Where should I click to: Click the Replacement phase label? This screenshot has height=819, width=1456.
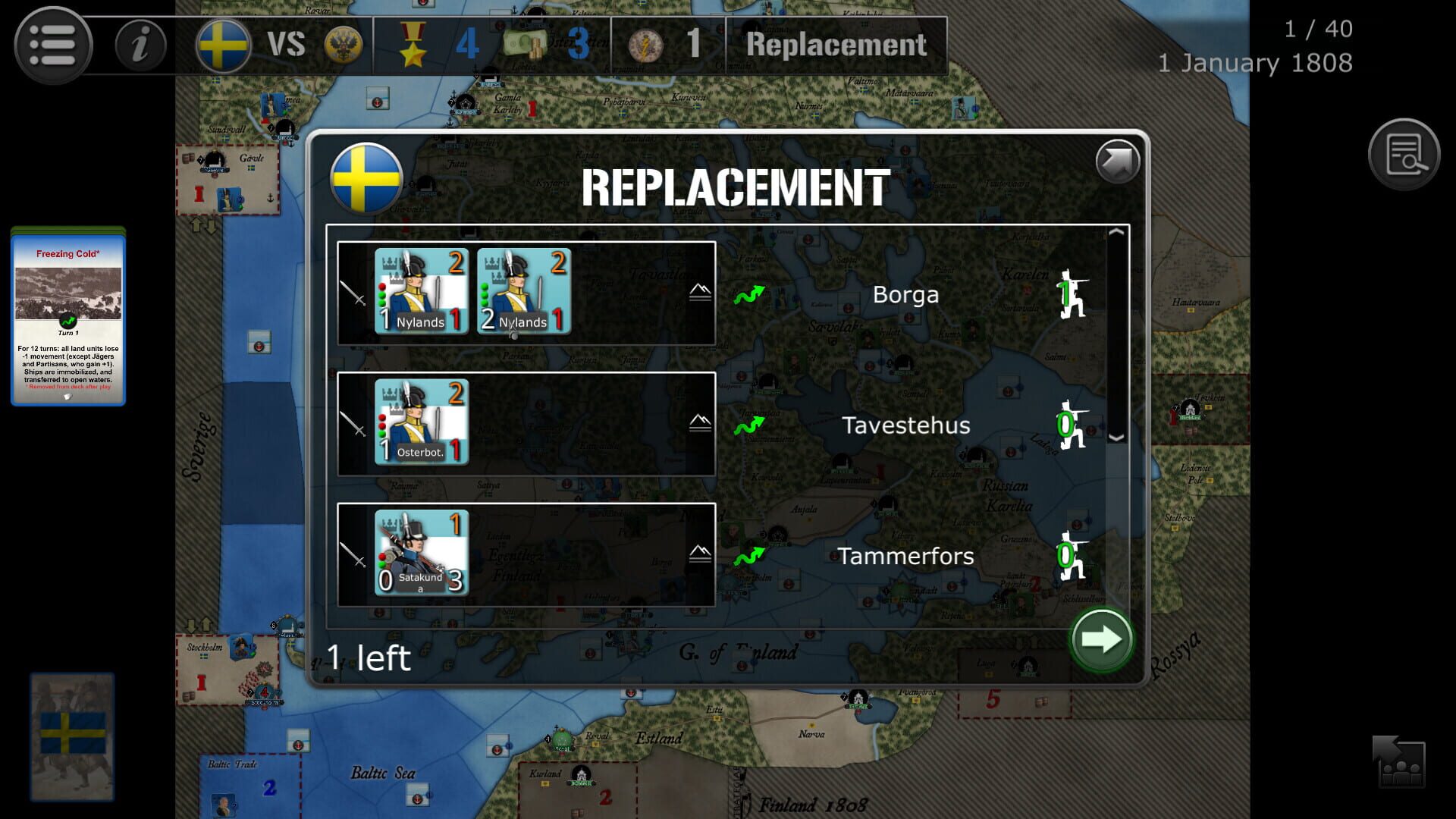tap(835, 45)
